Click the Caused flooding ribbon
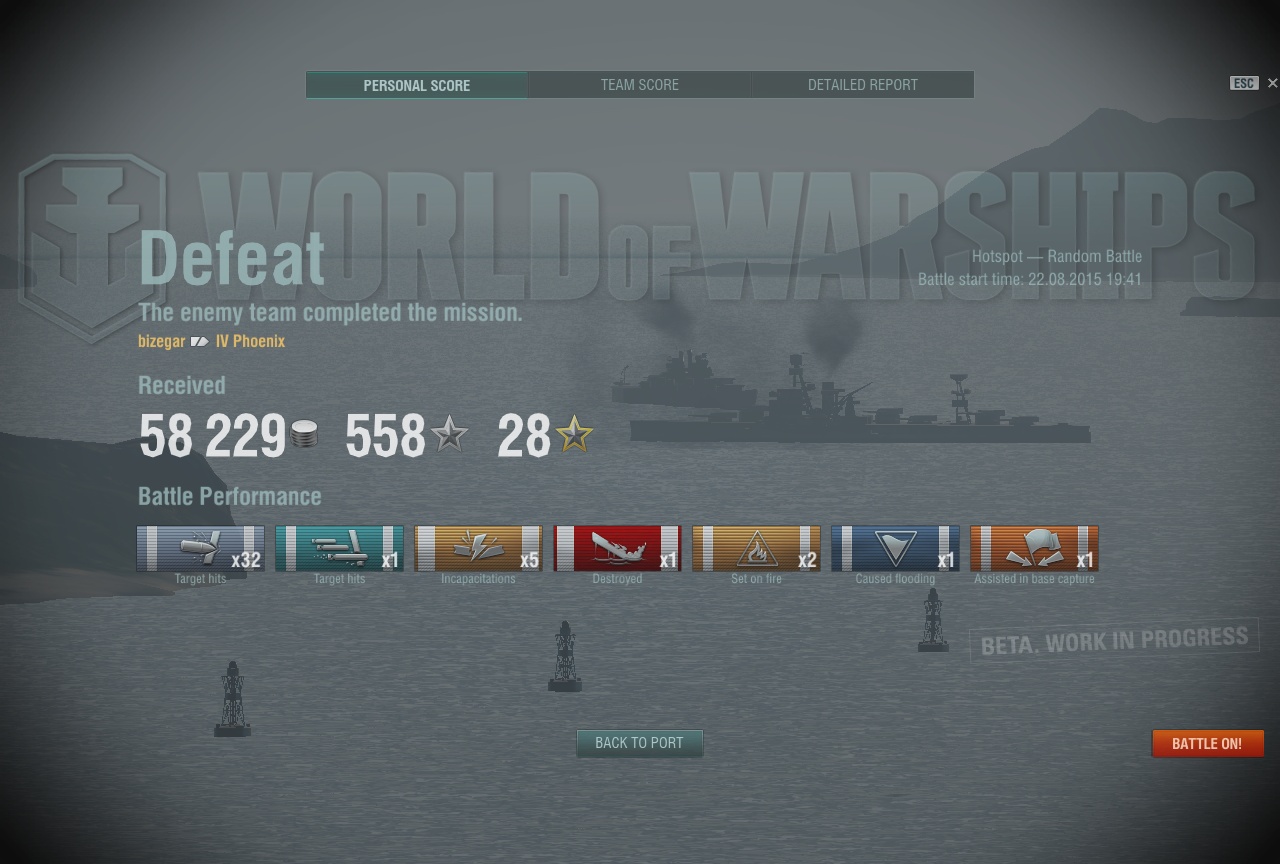Screen dimensions: 1280x864 (x=895, y=549)
